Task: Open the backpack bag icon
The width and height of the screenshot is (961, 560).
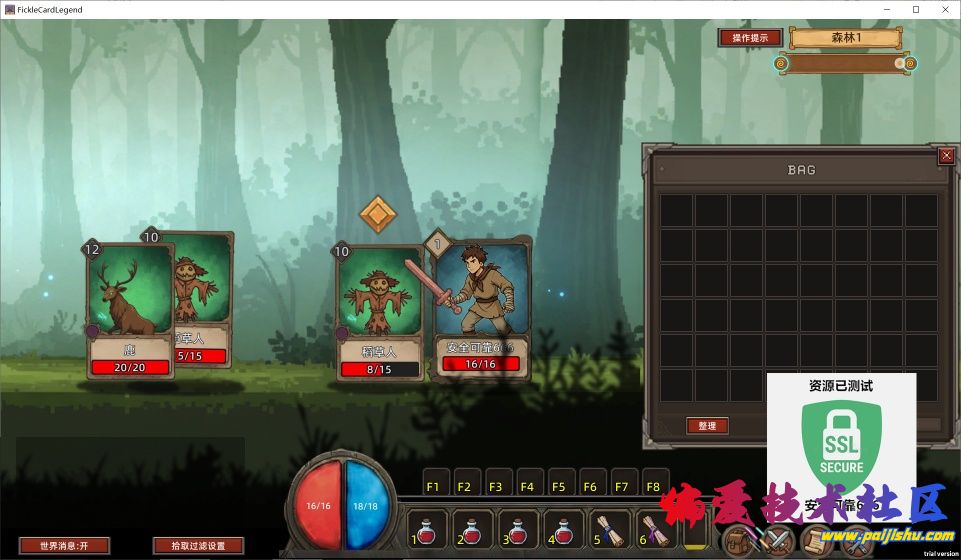Action: pyautogui.click(x=740, y=542)
